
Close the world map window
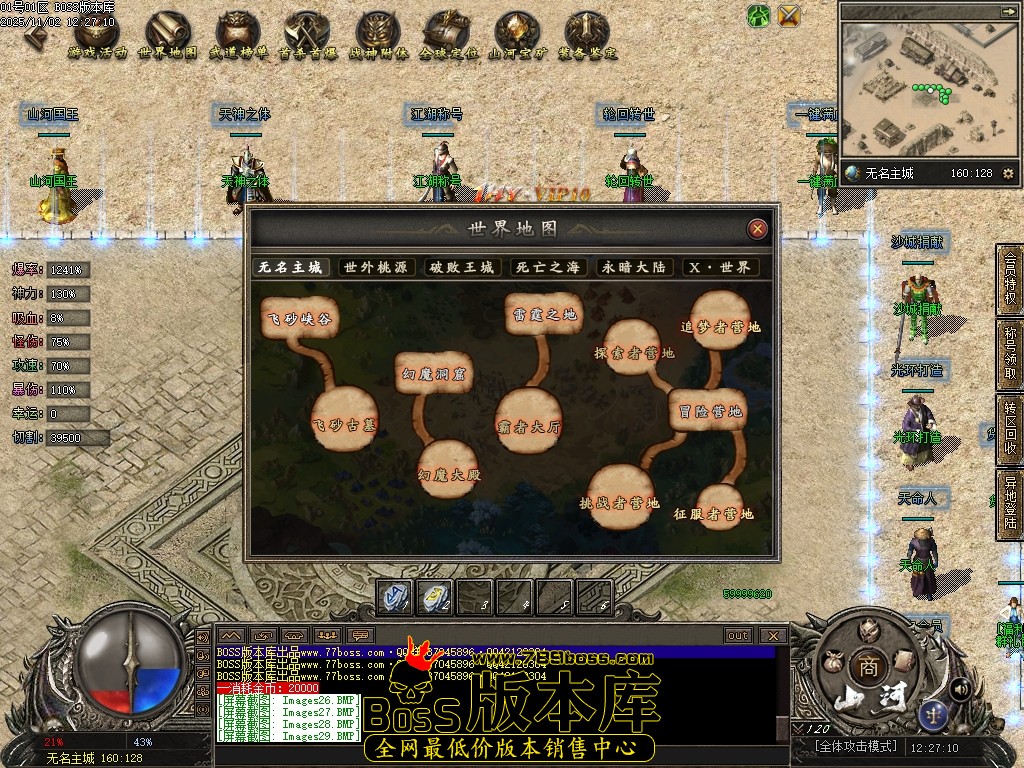click(x=758, y=229)
